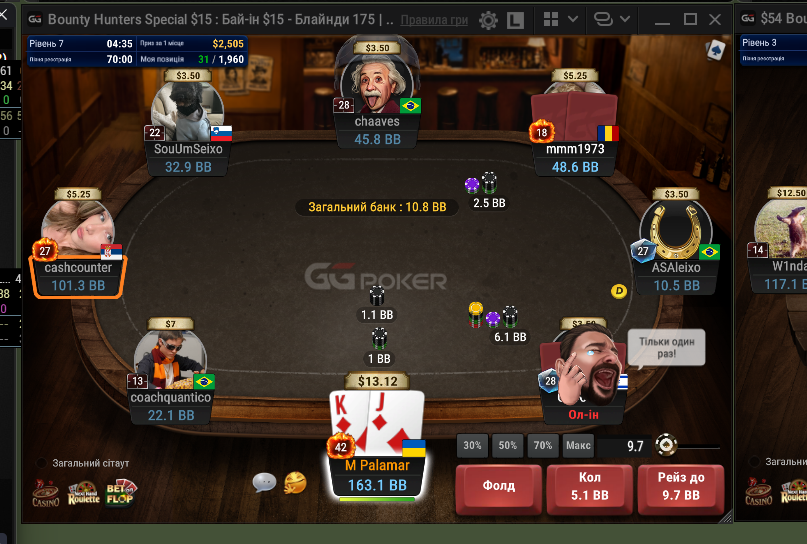The width and height of the screenshot is (807, 544).
Task: Raise to 9.7 BB
Action: click(x=681, y=487)
